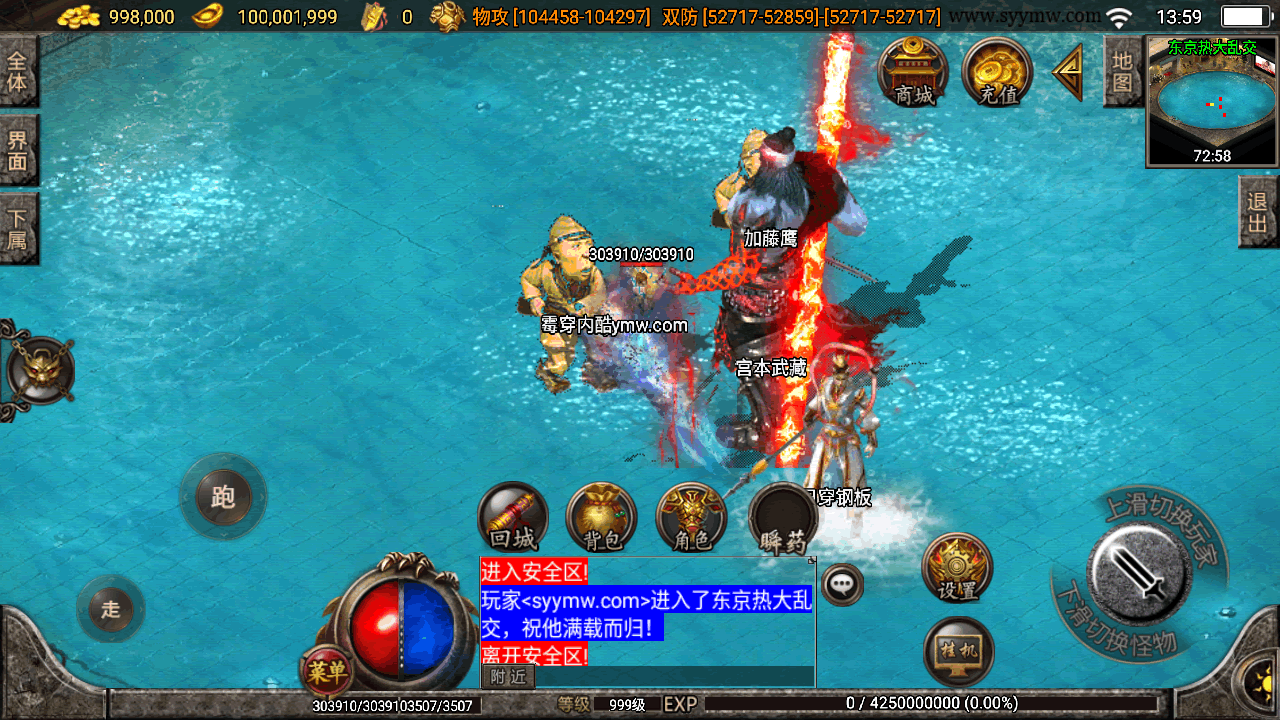Viewport: 1280px width, 720px height.
Task: Switch to 走 walk mode
Action: pyautogui.click(x=111, y=608)
